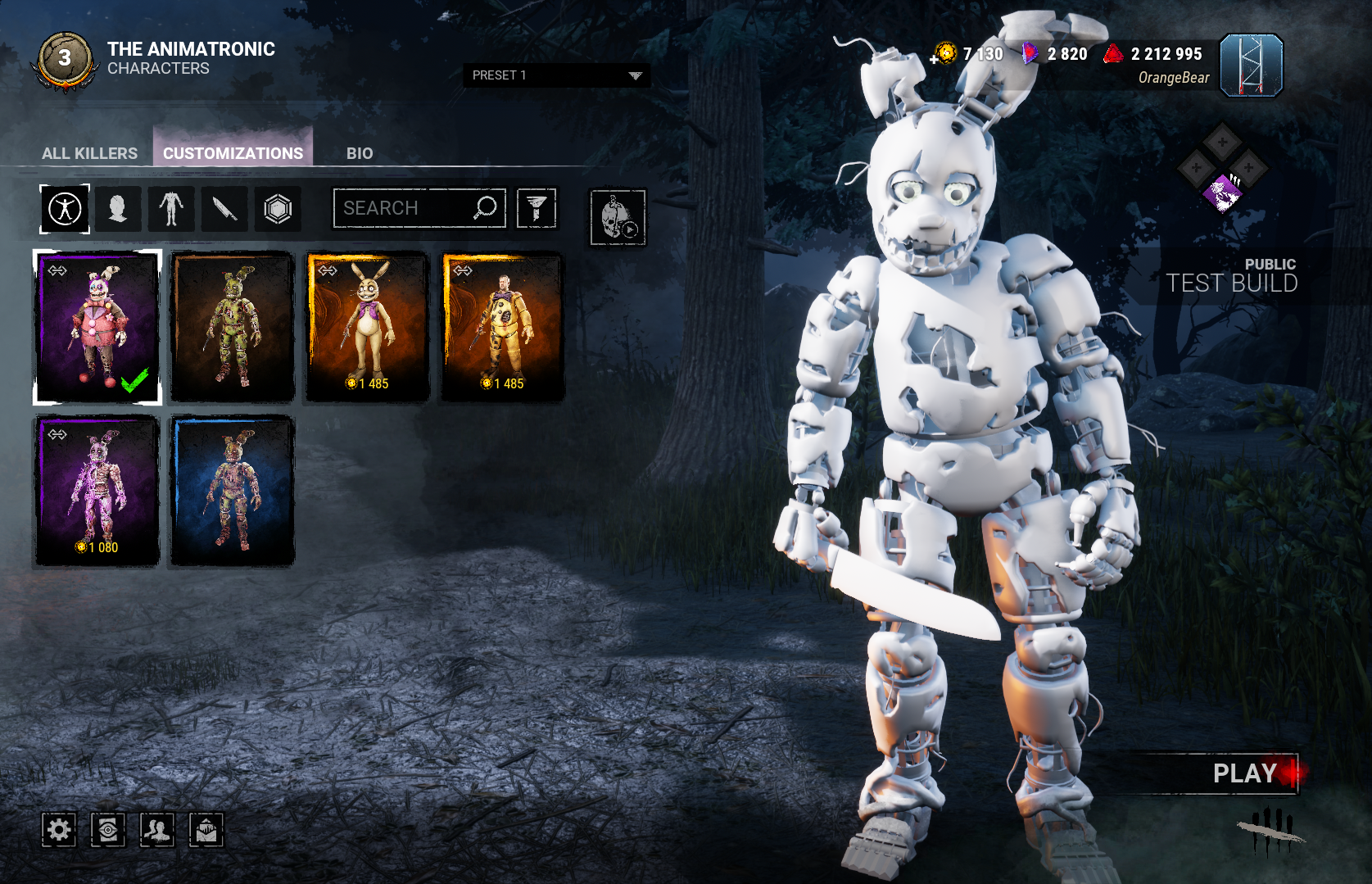This screenshot has width=1372, height=884.
Task: Choose the tan rabbit outfit costing 1 485
Action: click(368, 327)
